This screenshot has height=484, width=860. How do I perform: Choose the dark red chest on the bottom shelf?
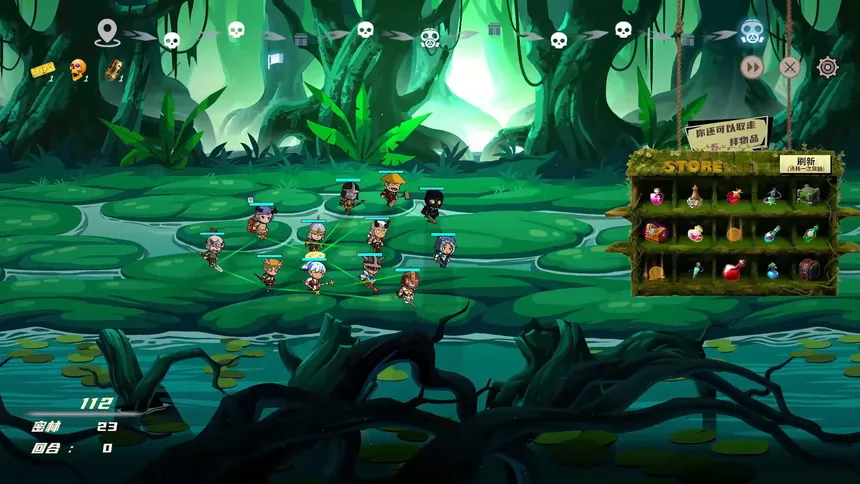[x=809, y=270]
